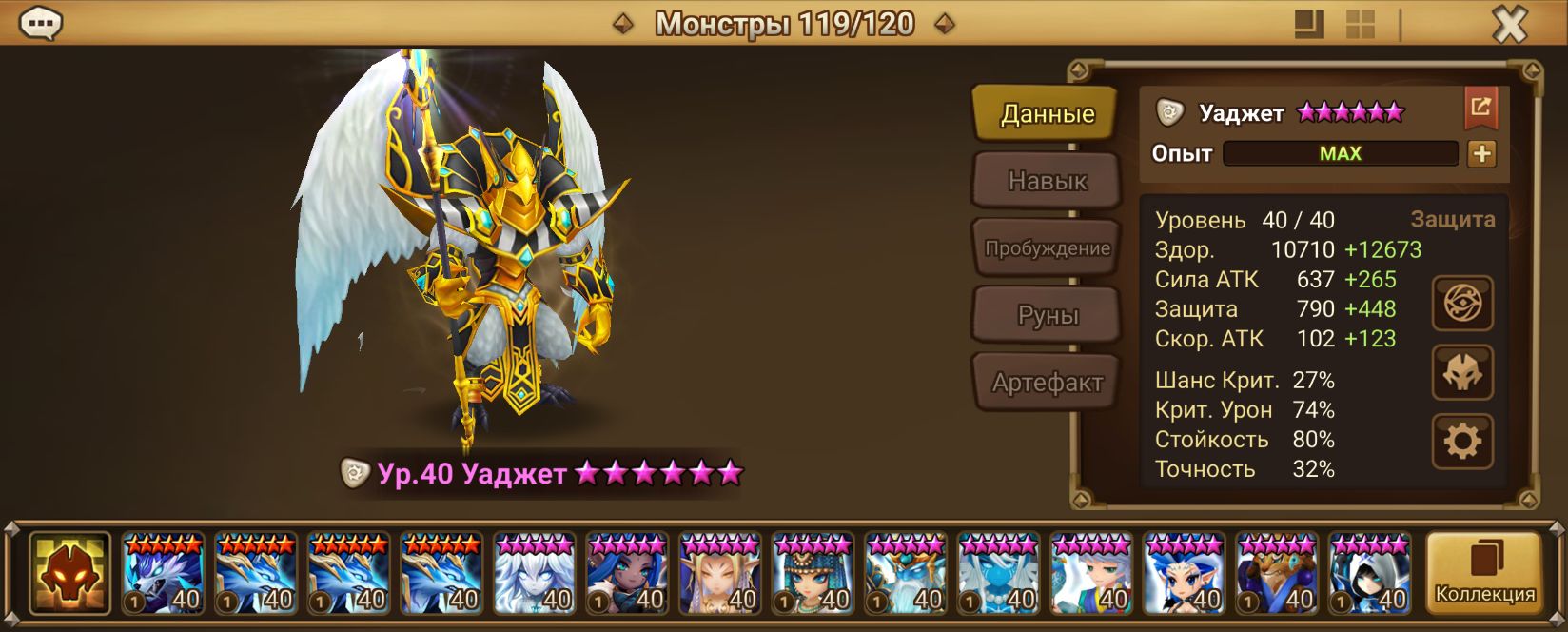Select the blue wolf monster thumbnail
The height and width of the screenshot is (632, 1568).
pyautogui.click(x=163, y=574)
